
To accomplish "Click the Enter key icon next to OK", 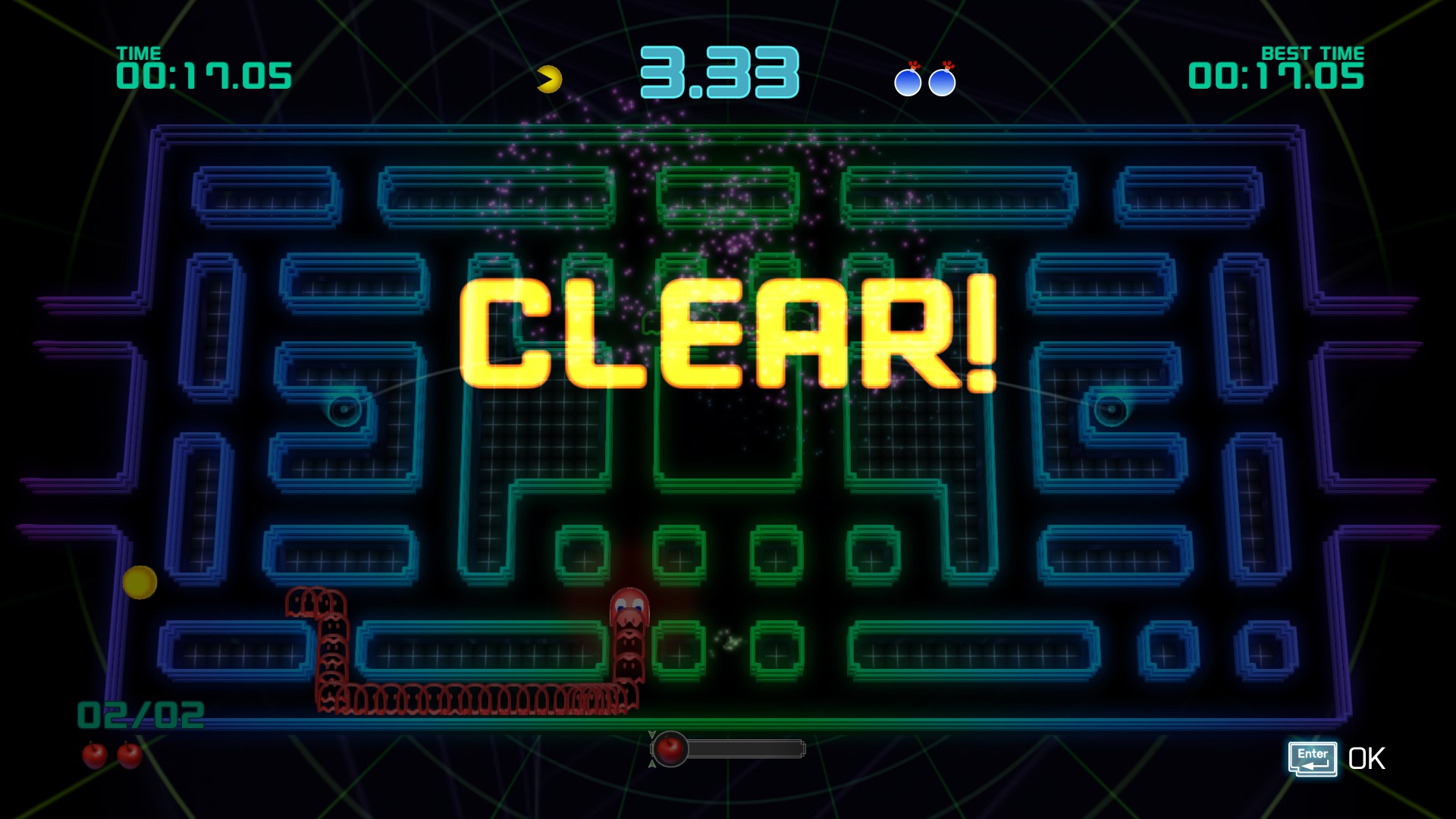I will pyautogui.click(x=1312, y=756).
